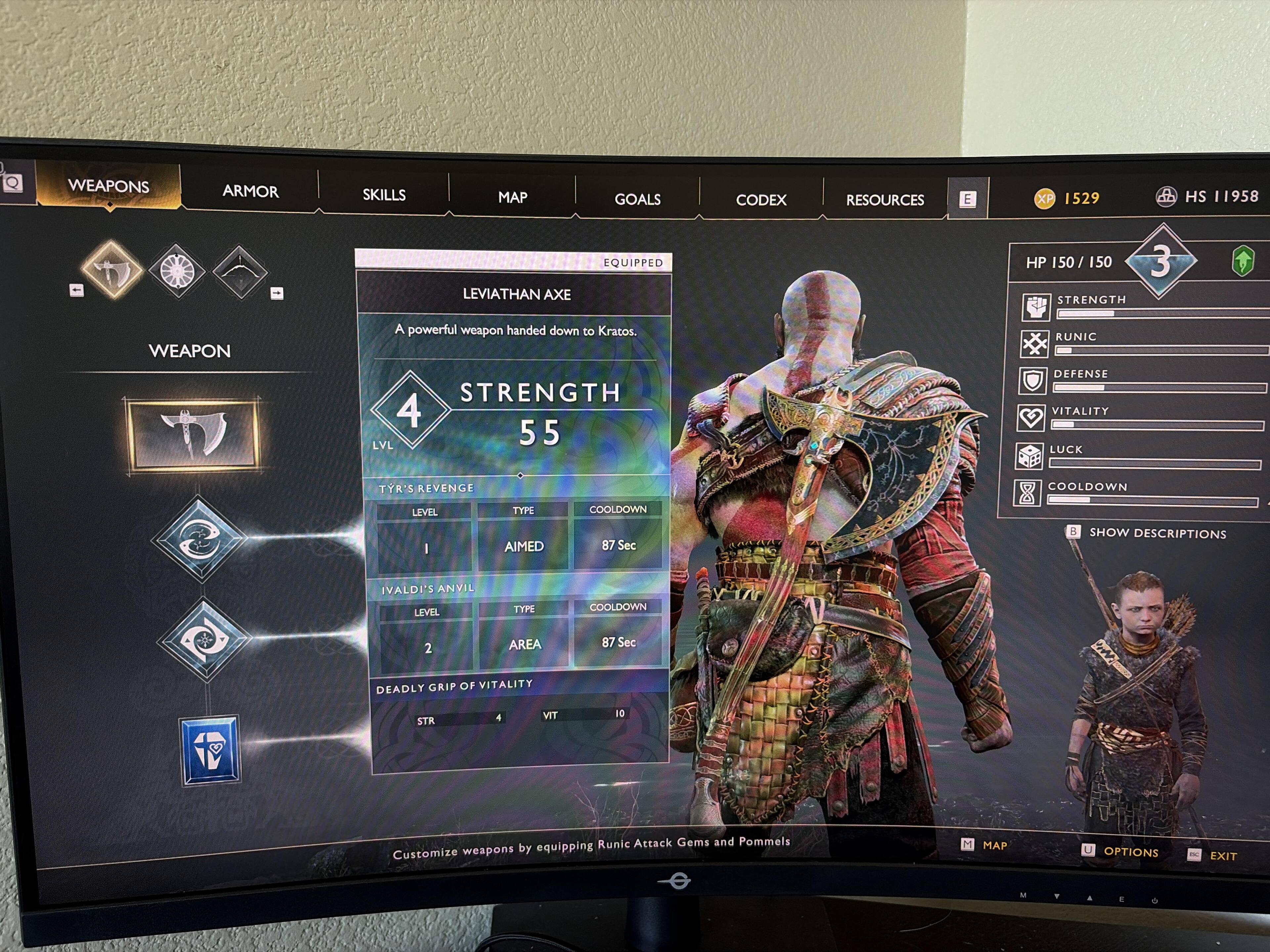Switch to the Resources tab
The height and width of the screenshot is (952, 1270).
(x=885, y=200)
